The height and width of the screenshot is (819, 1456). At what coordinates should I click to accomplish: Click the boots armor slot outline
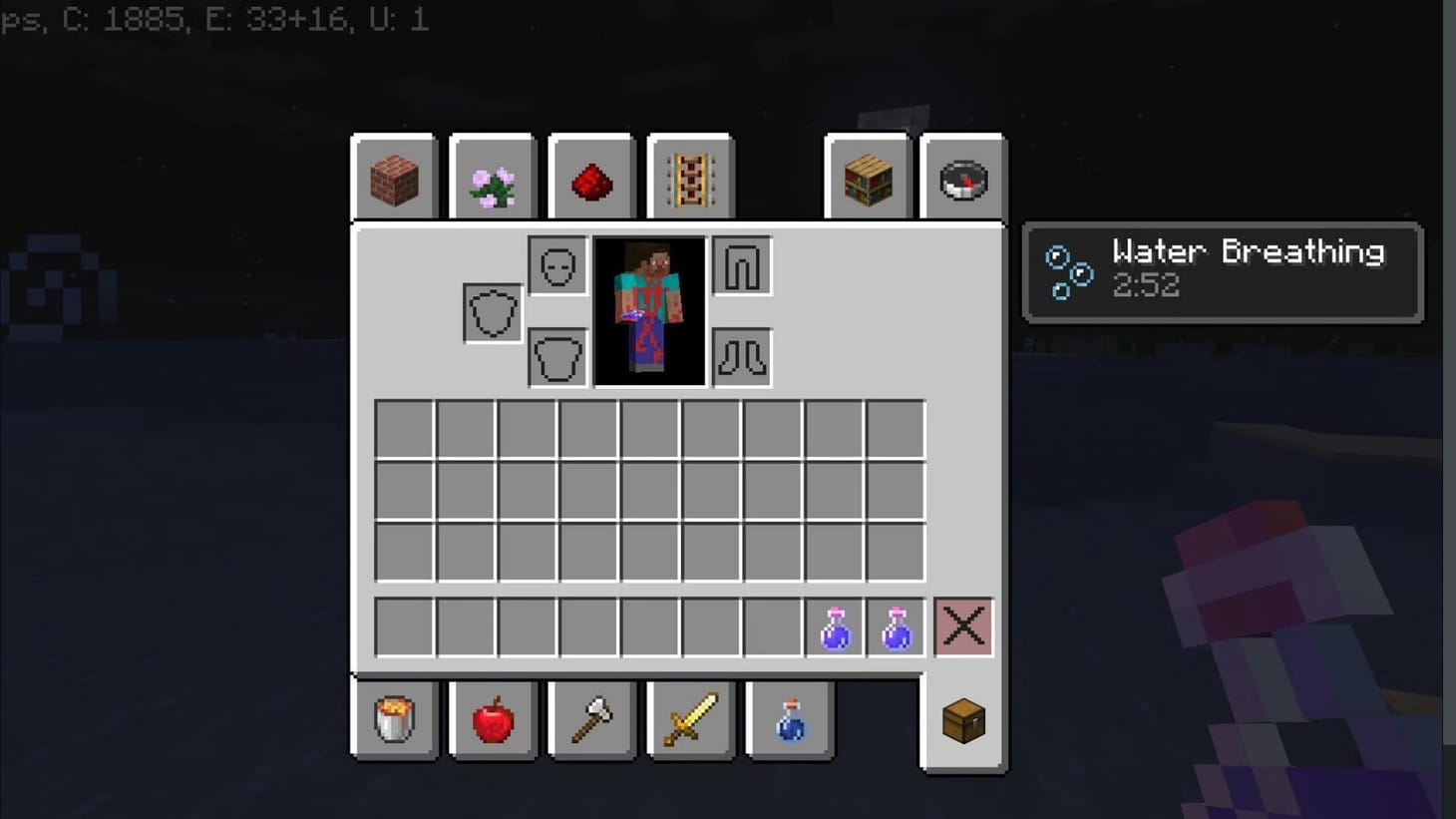click(x=742, y=359)
